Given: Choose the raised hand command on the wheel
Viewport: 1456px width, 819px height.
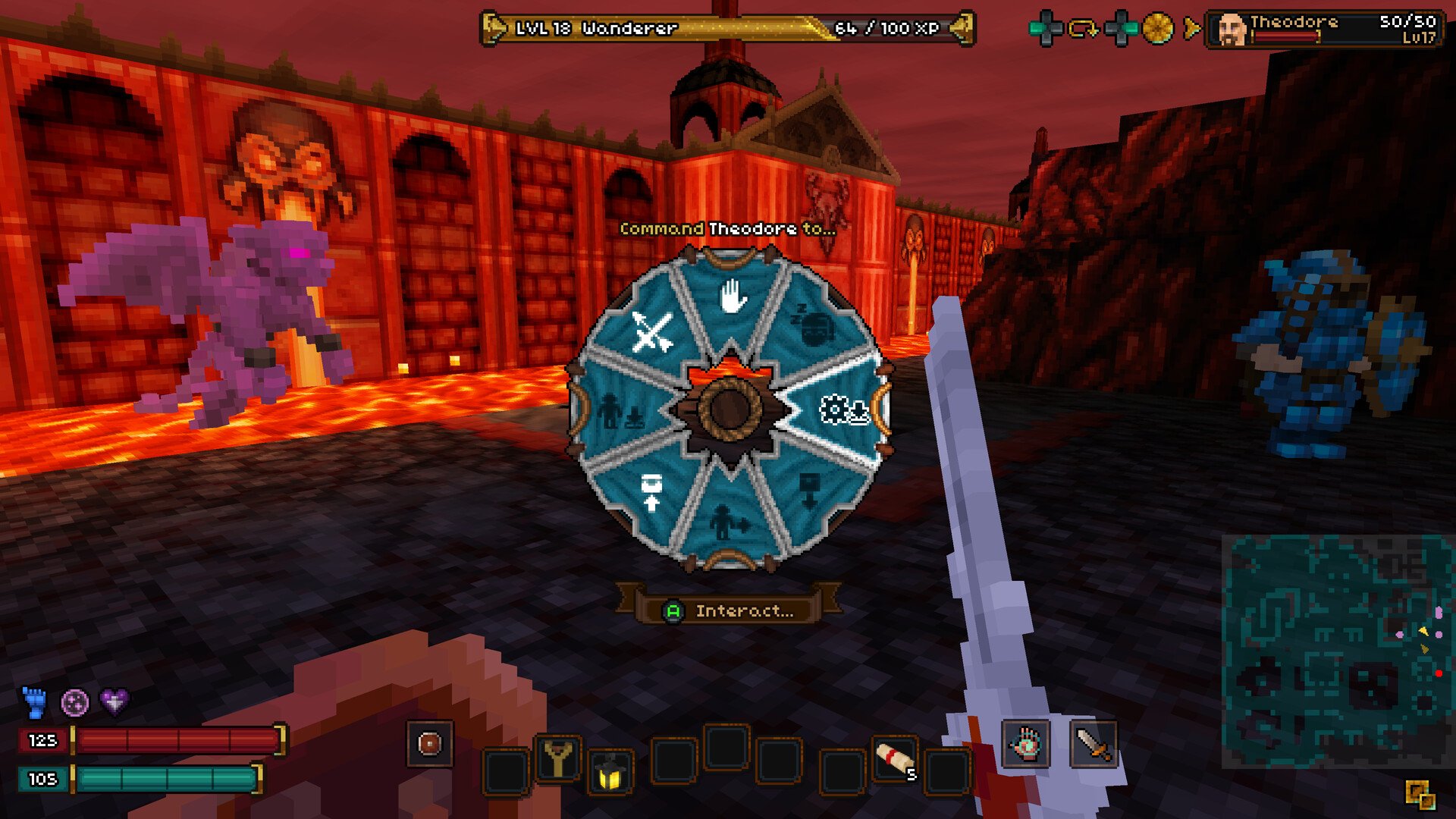Looking at the screenshot, I should click(732, 297).
